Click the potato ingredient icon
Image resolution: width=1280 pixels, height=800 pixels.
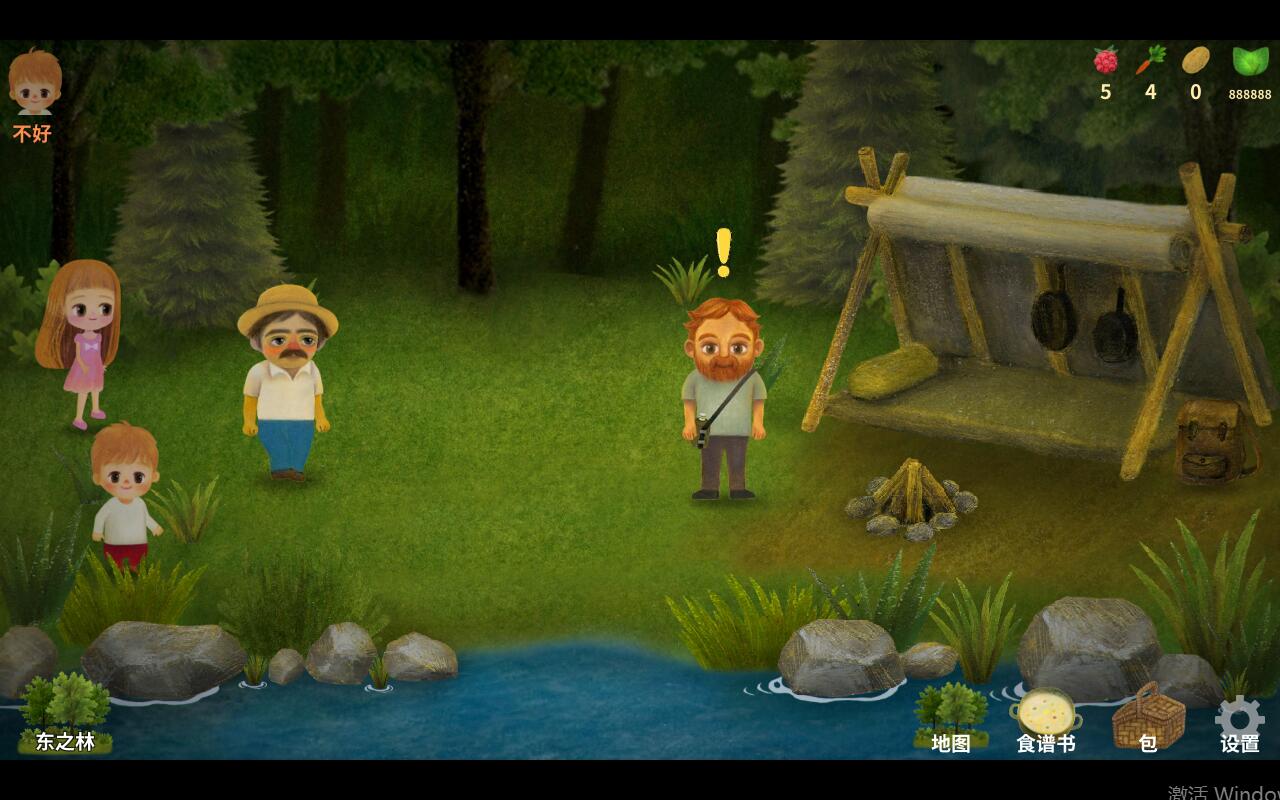(x=1195, y=62)
